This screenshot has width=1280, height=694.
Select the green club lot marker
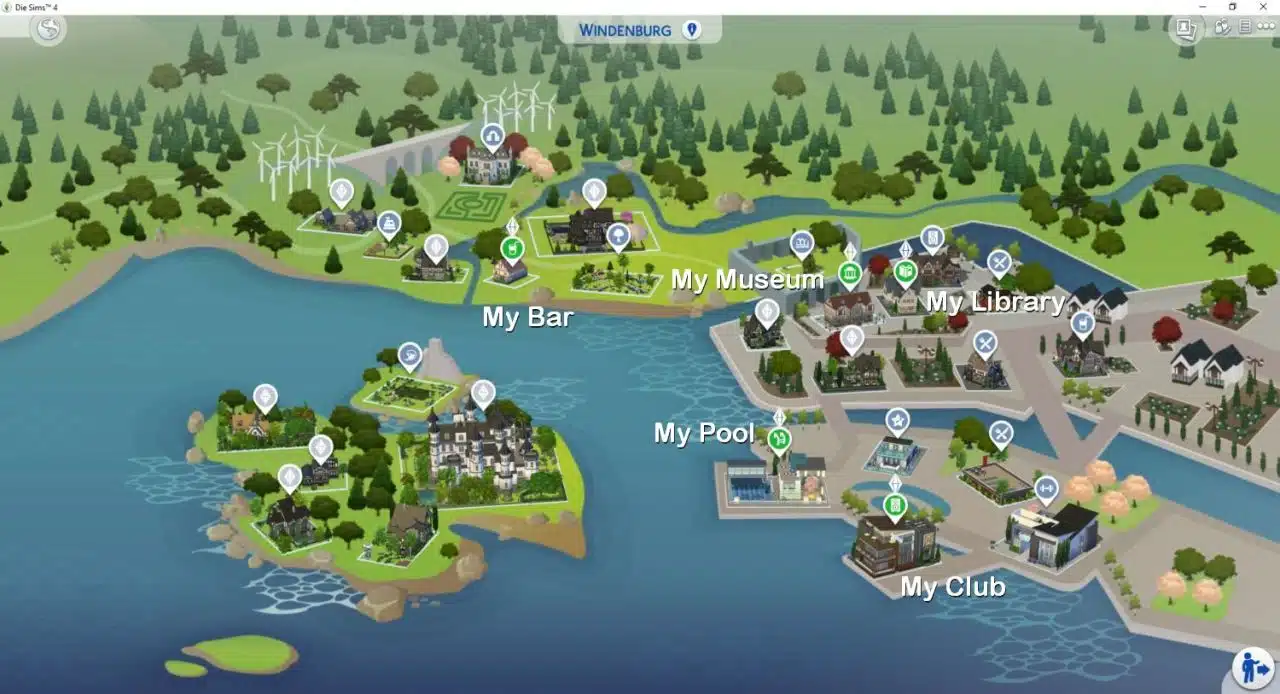click(895, 505)
